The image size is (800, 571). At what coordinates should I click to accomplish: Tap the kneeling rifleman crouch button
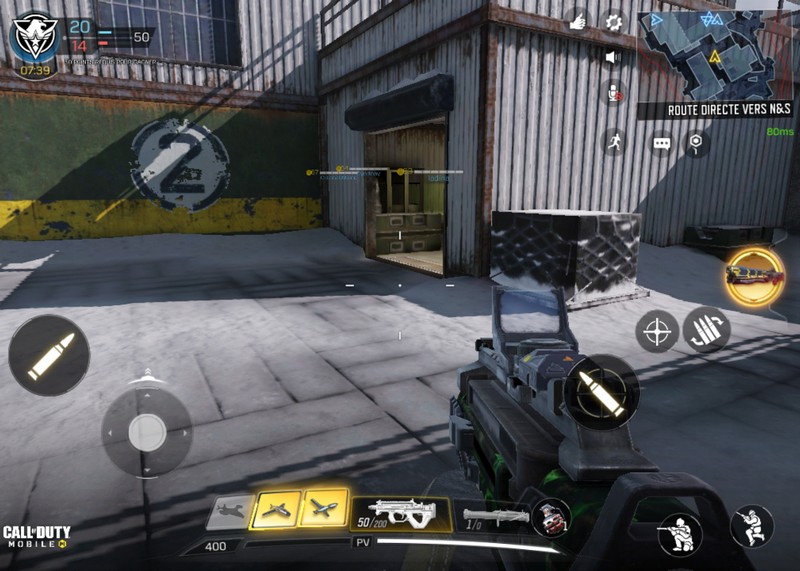(x=680, y=533)
